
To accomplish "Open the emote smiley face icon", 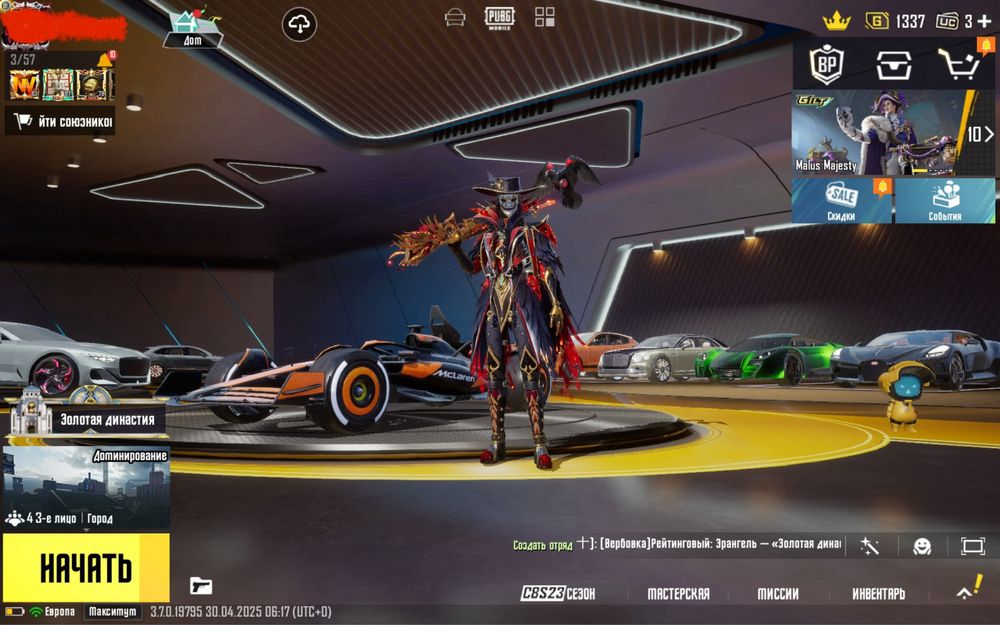I will (922, 546).
